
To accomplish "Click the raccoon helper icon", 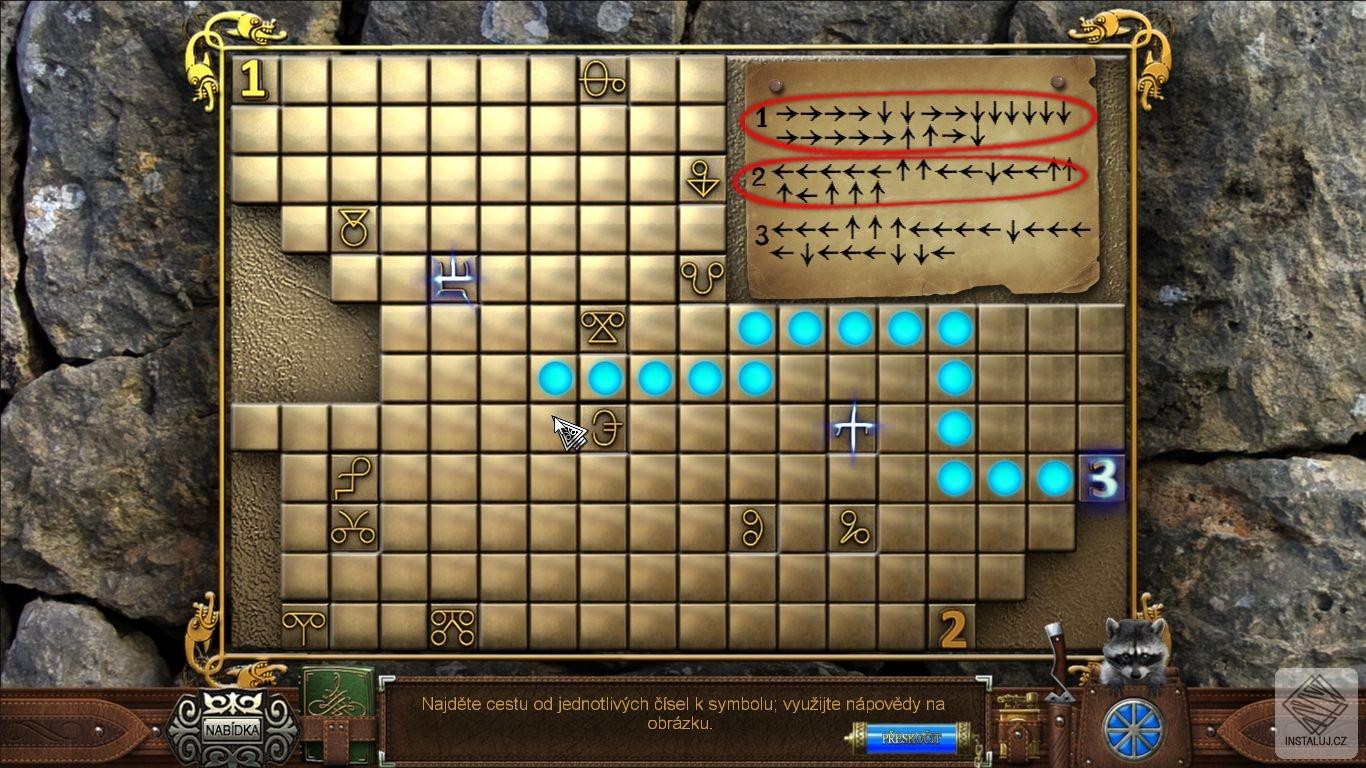I will [x=1136, y=646].
